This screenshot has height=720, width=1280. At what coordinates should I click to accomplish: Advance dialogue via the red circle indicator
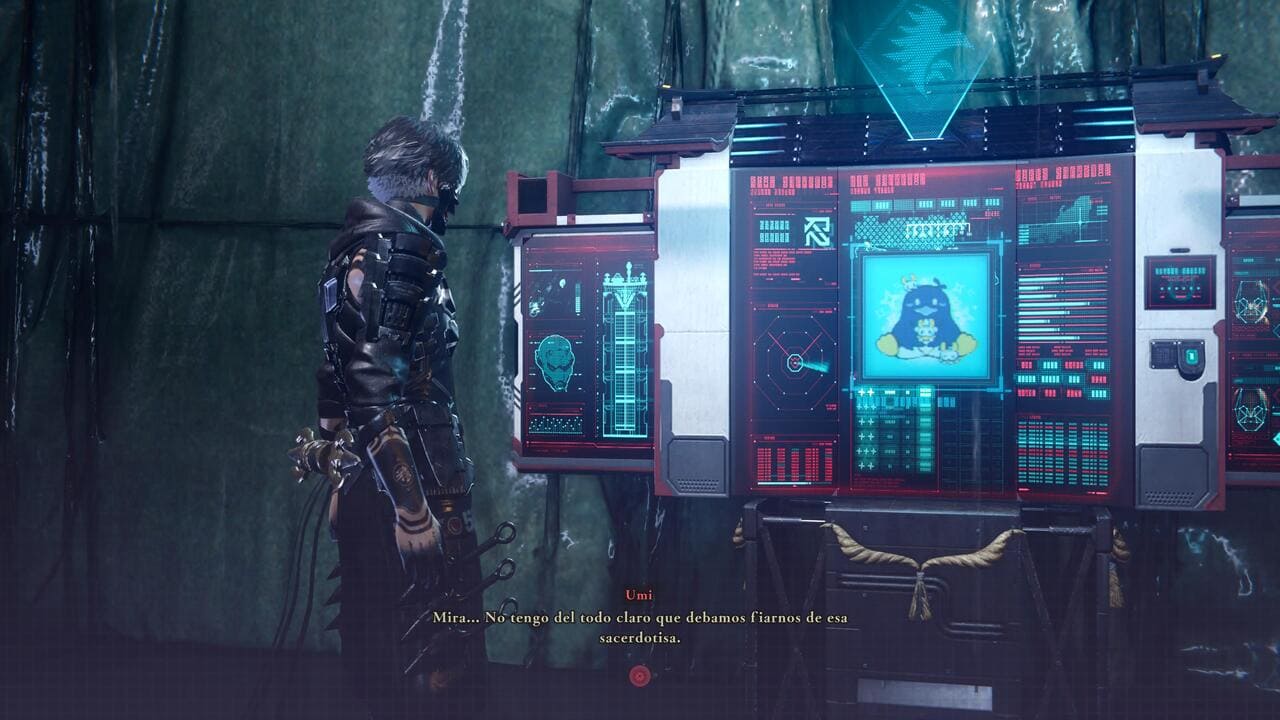pos(640,676)
